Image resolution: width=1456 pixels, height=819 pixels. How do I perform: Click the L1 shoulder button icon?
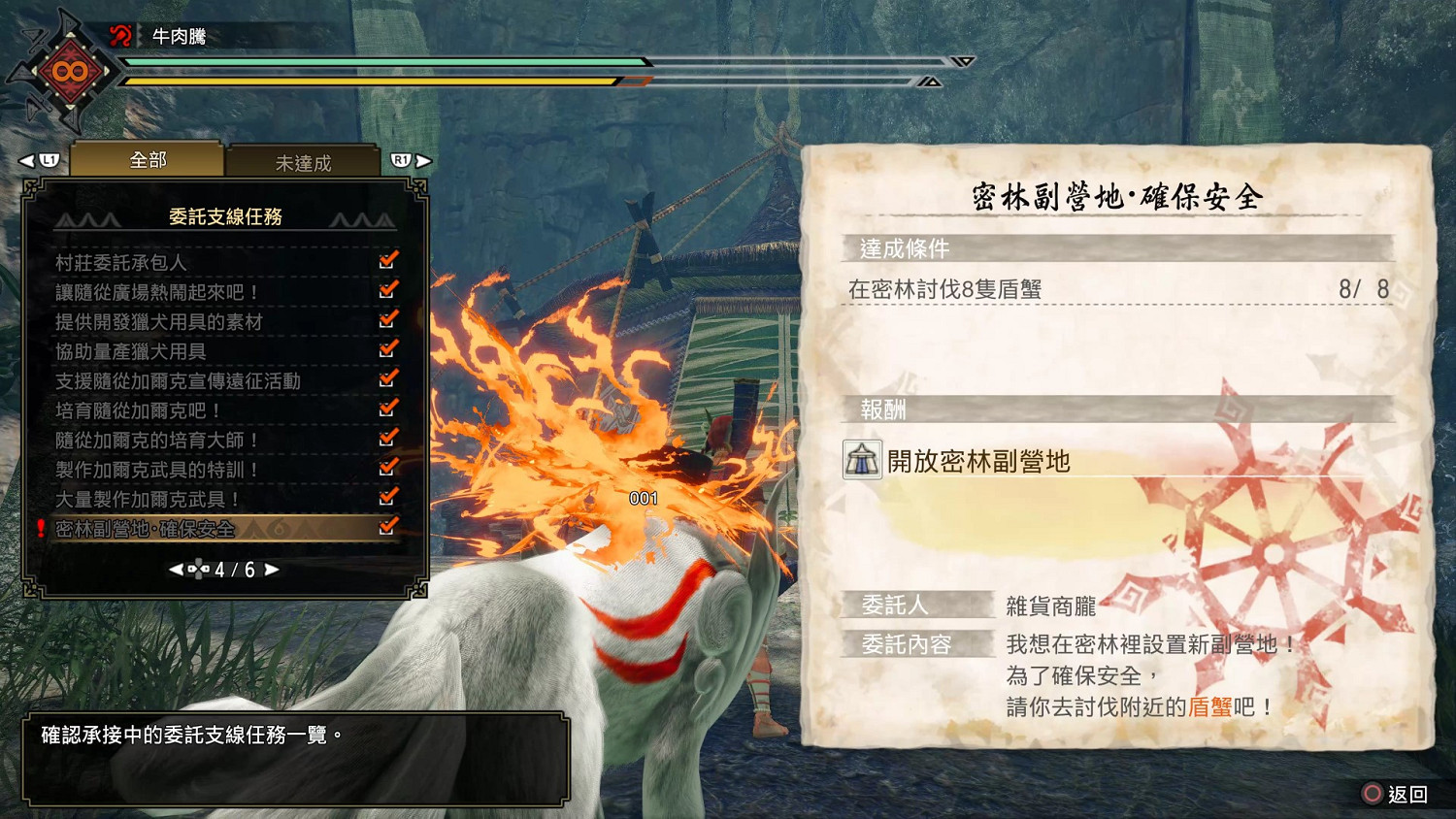click(48, 159)
